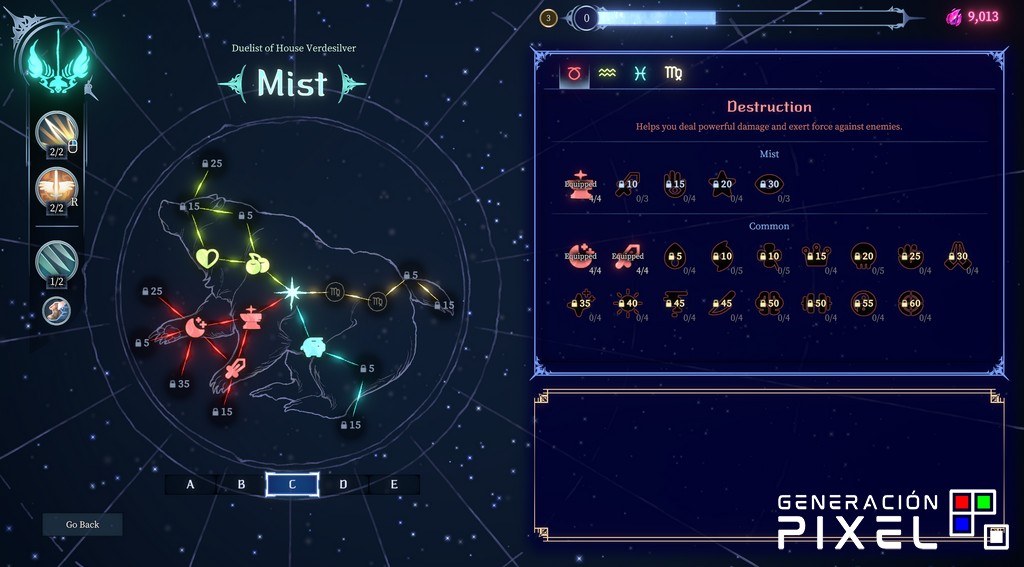Select the green heart node on constellation

click(207, 259)
